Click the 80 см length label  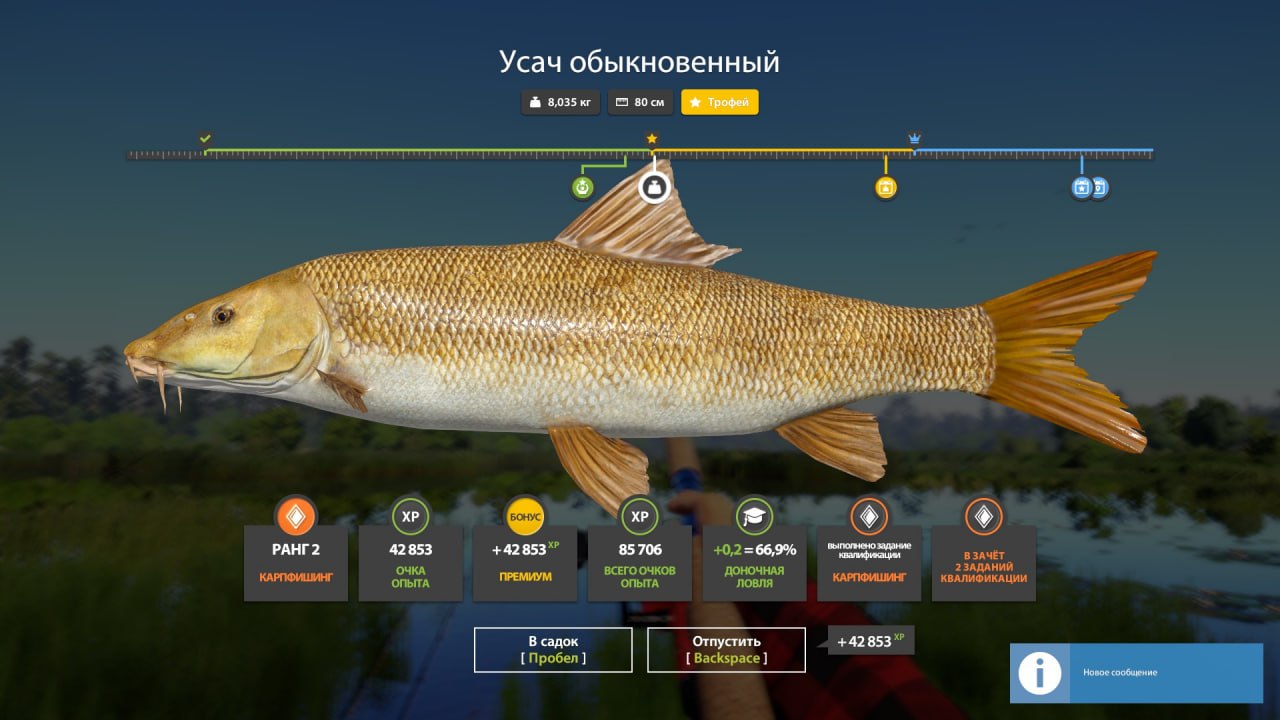click(x=639, y=102)
